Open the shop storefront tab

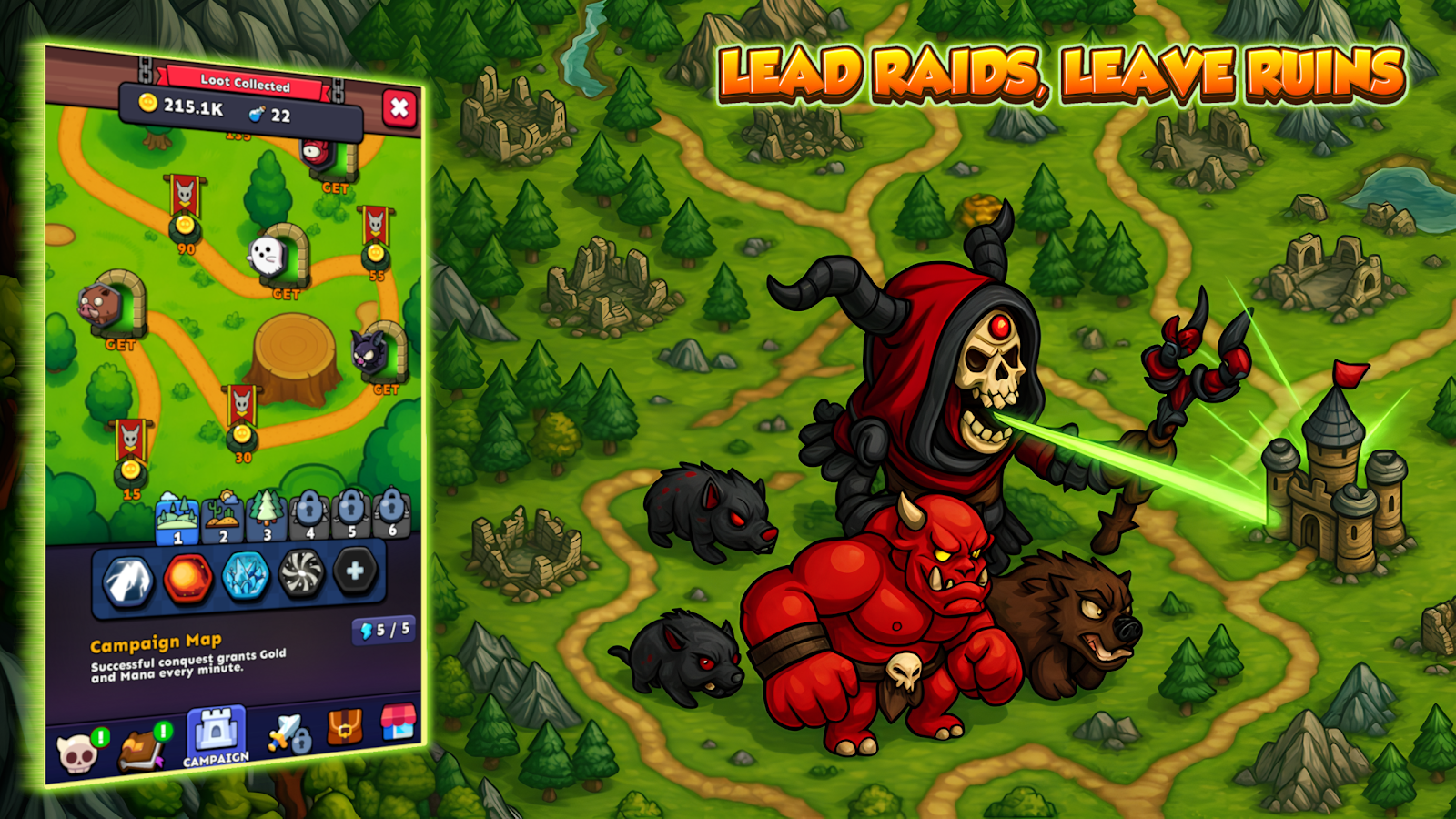click(x=397, y=721)
